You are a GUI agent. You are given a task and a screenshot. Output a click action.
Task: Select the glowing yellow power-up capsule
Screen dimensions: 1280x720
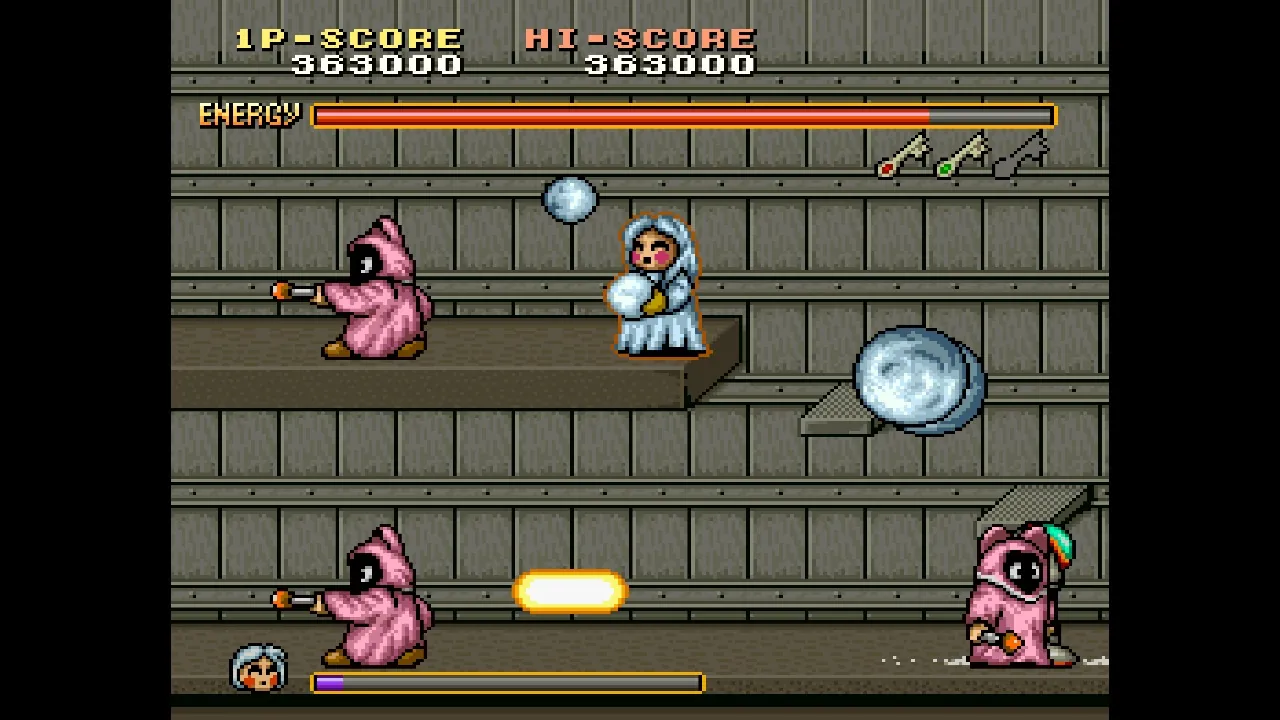[x=570, y=589]
